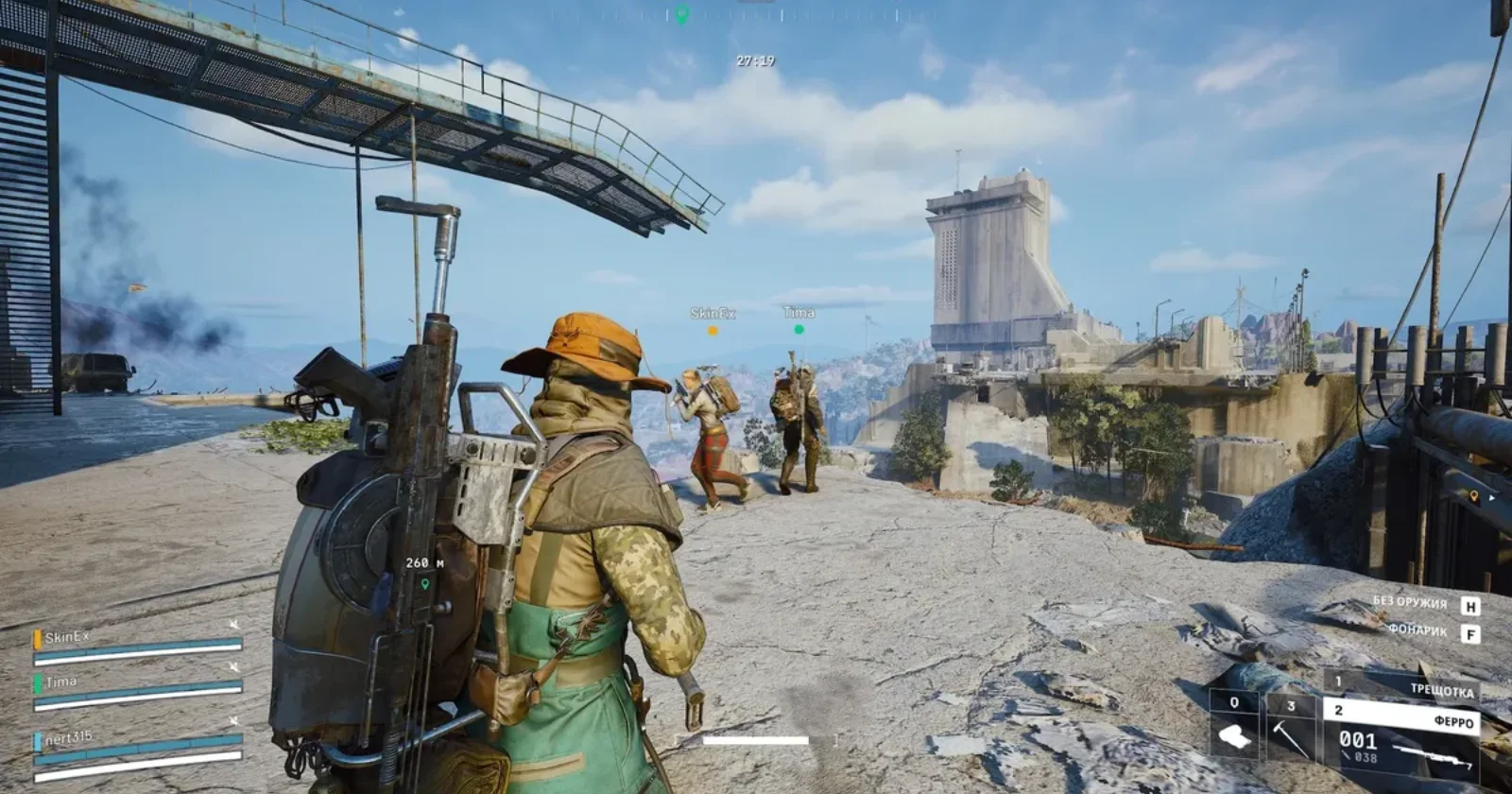
Task: Select Tima in the squad list
Action: (x=61, y=682)
